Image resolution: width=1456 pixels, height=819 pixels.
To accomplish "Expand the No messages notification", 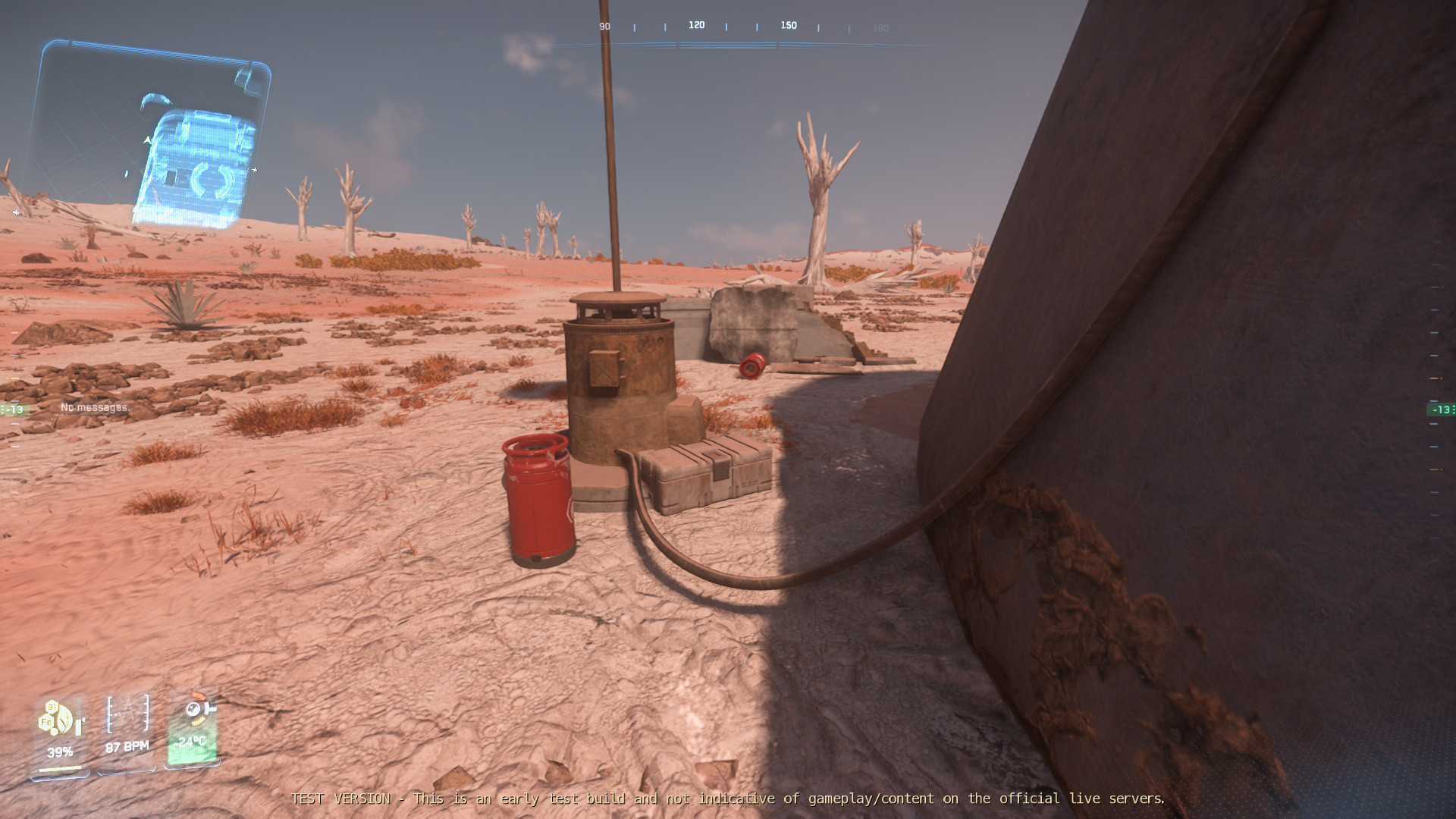I will pyautogui.click(x=96, y=406).
